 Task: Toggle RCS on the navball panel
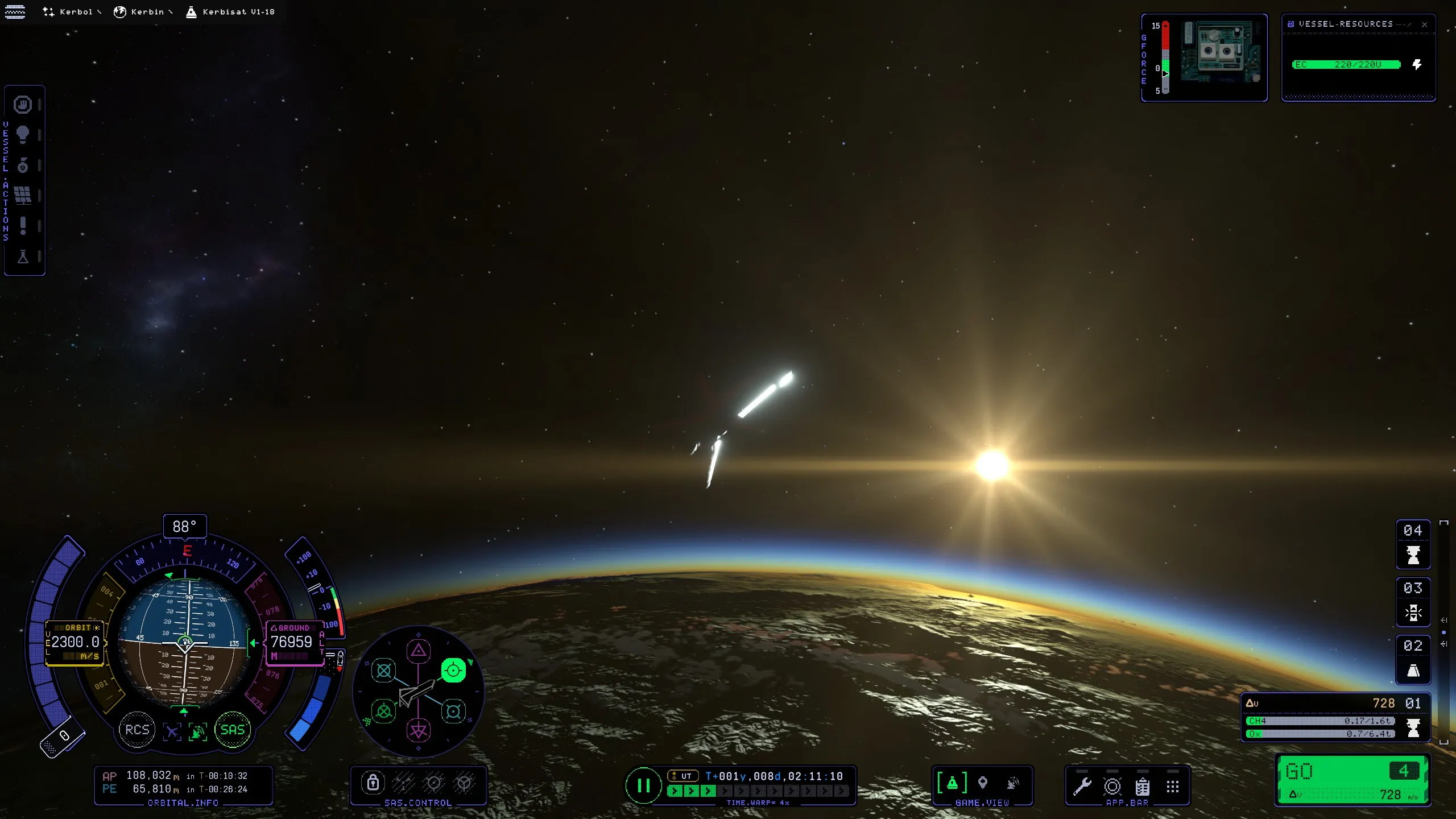click(136, 730)
